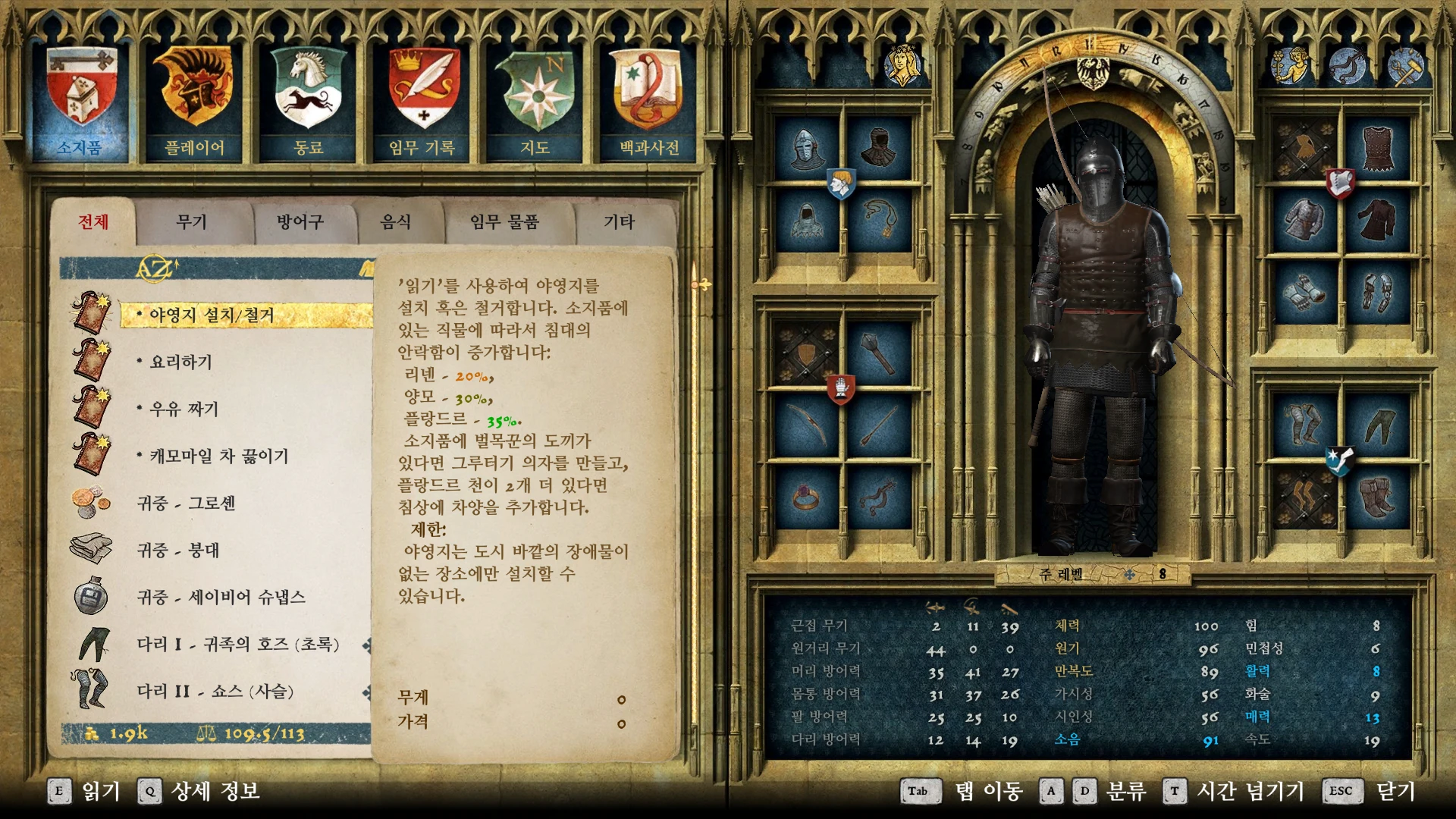The height and width of the screenshot is (819, 1456).
Task: Filter inventory by 무기 (Weapons)
Action: pyautogui.click(x=191, y=222)
